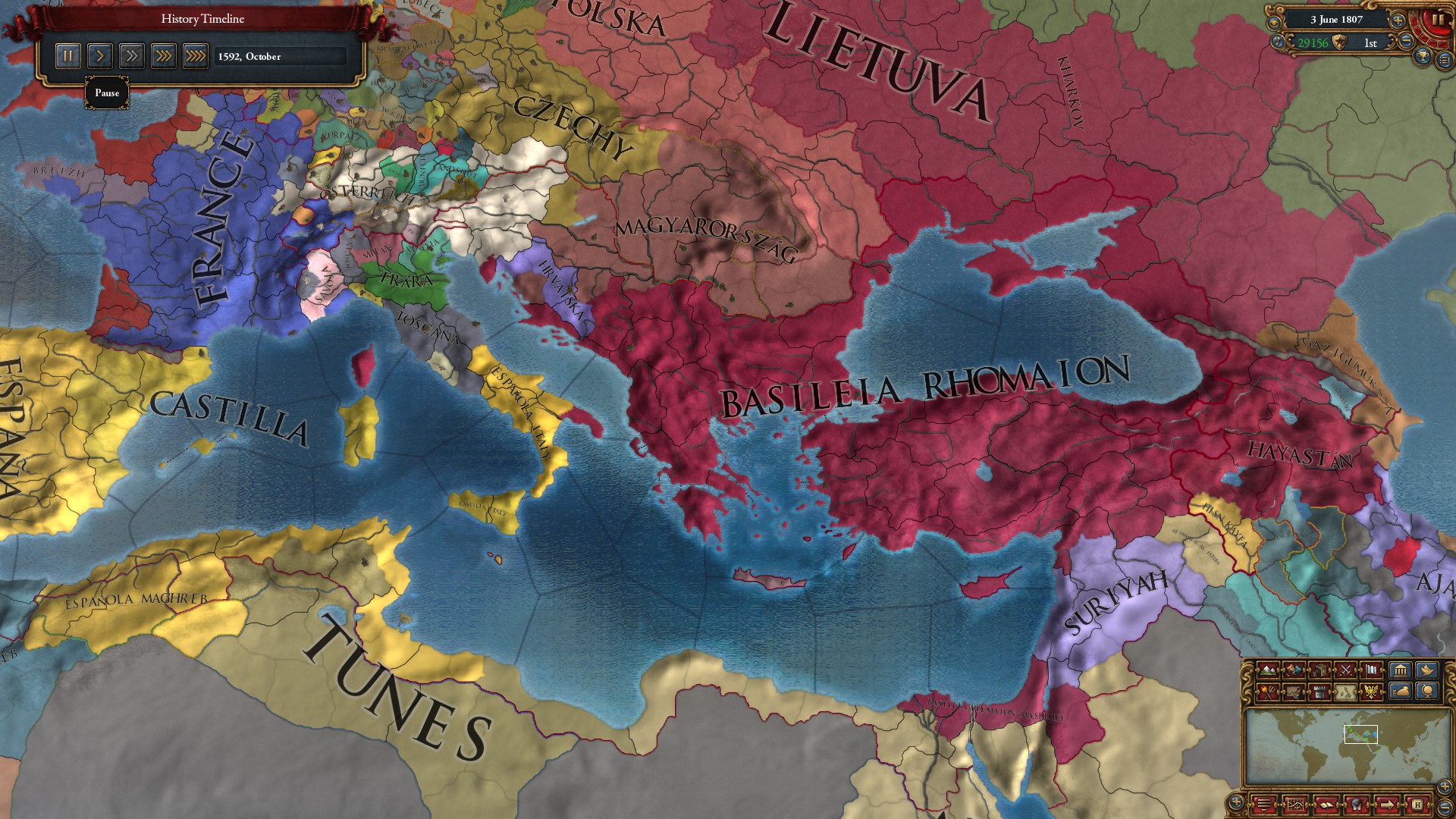Toggle fog of war with the eye icon
1456x819 pixels.
click(x=1273, y=24)
